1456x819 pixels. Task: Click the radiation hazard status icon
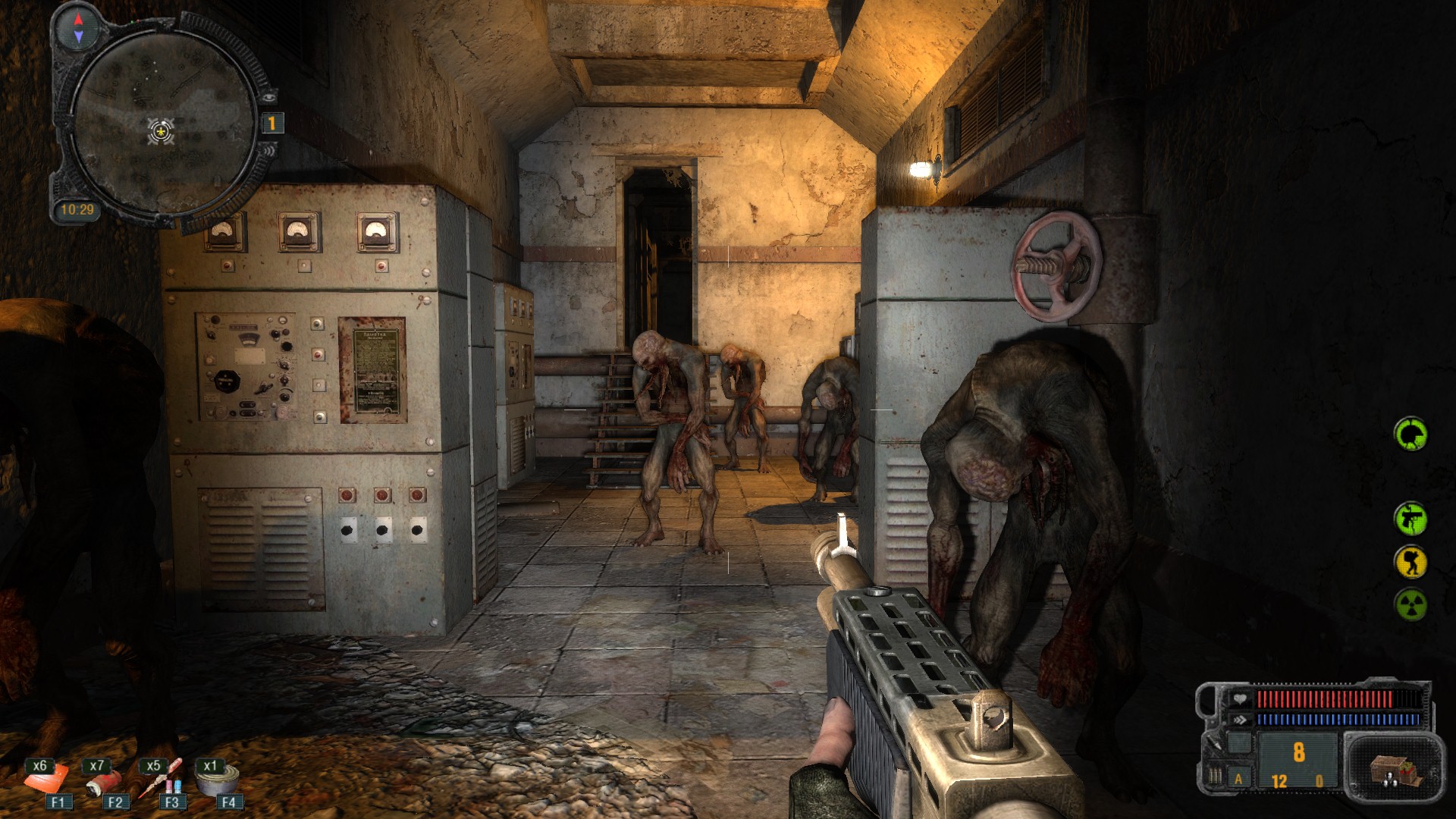pyautogui.click(x=1410, y=605)
